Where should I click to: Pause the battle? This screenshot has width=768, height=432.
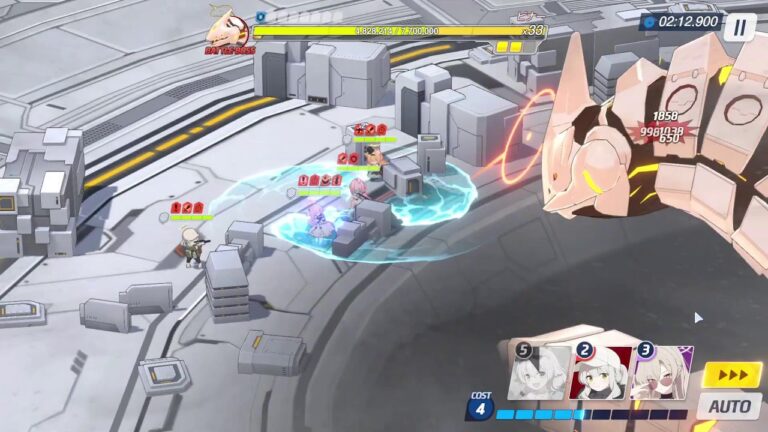[739, 26]
